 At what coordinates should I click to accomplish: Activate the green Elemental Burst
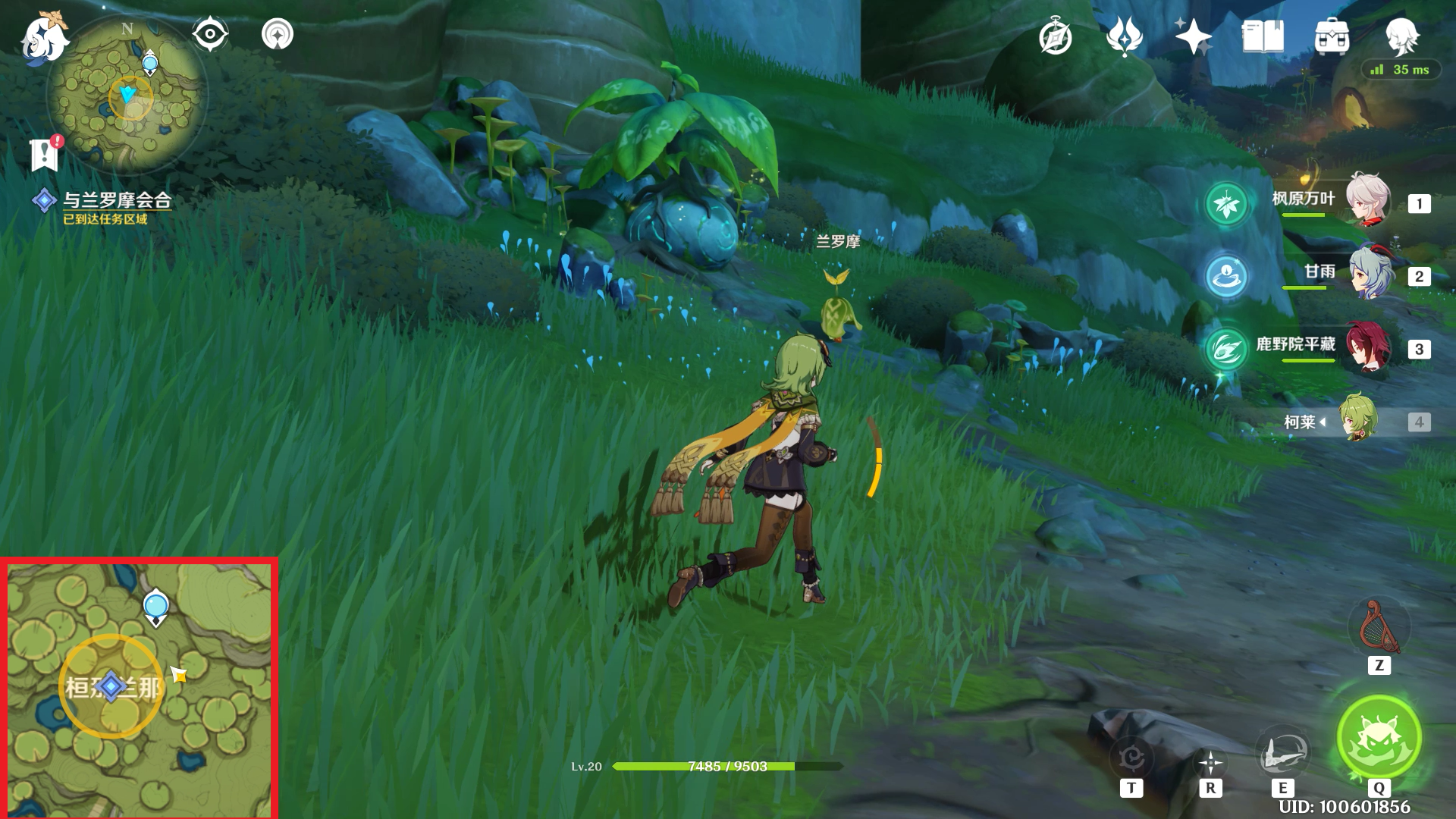click(x=1379, y=737)
